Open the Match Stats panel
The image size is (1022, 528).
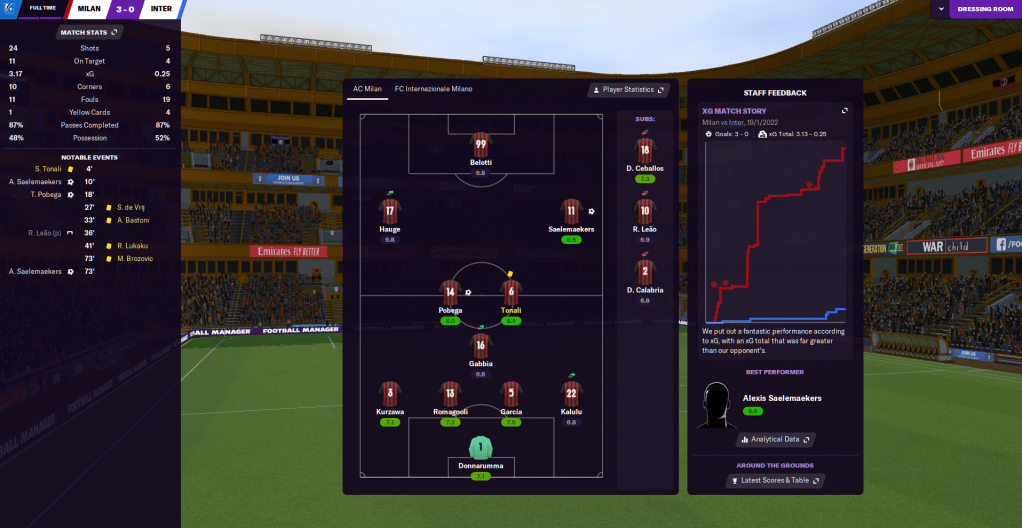tap(90, 32)
